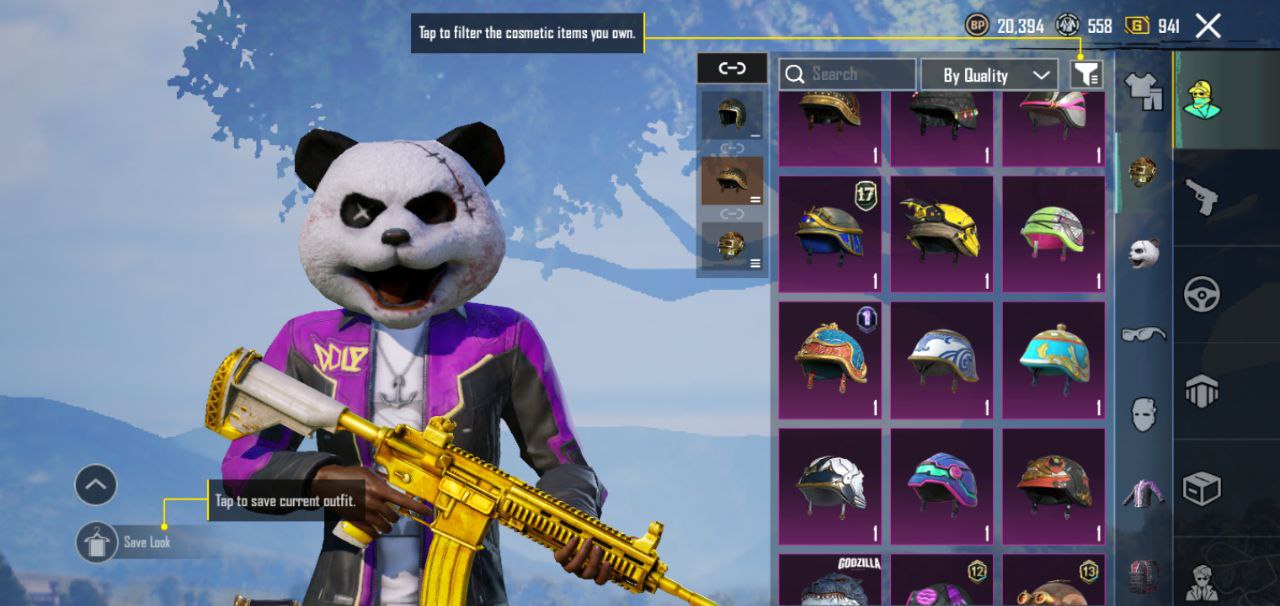
Task: Open the vehicle steering wheel tab
Action: (1201, 295)
